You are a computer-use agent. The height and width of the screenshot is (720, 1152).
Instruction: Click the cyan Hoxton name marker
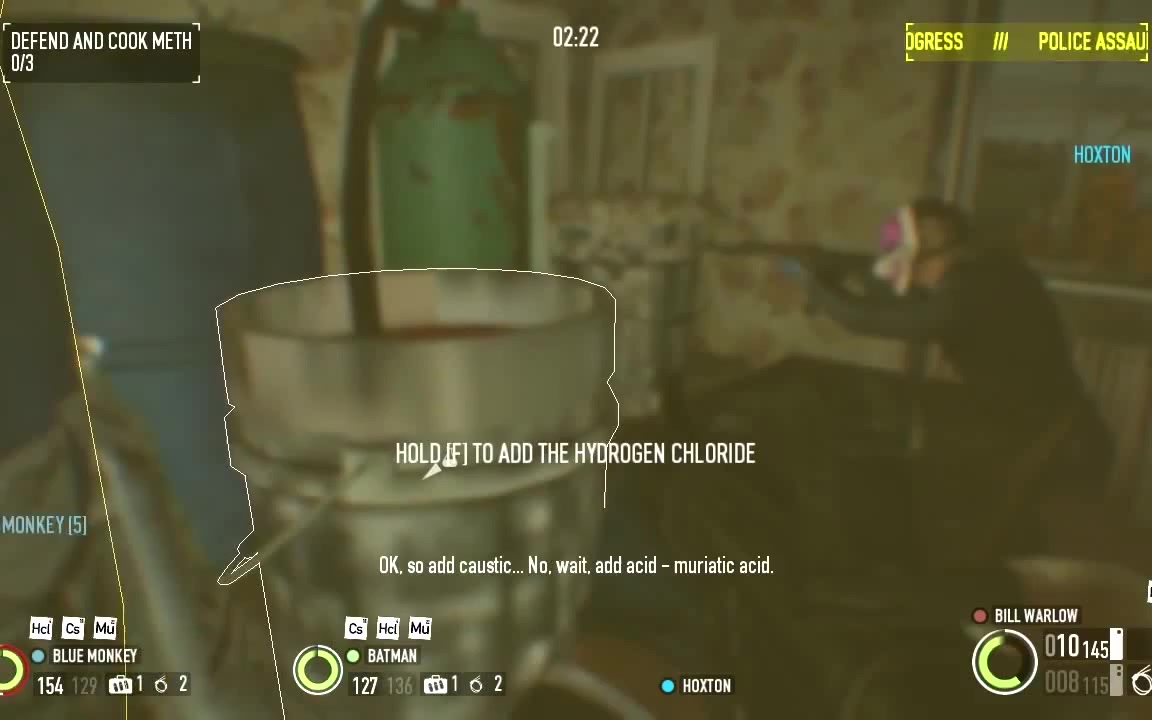coord(1102,155)
